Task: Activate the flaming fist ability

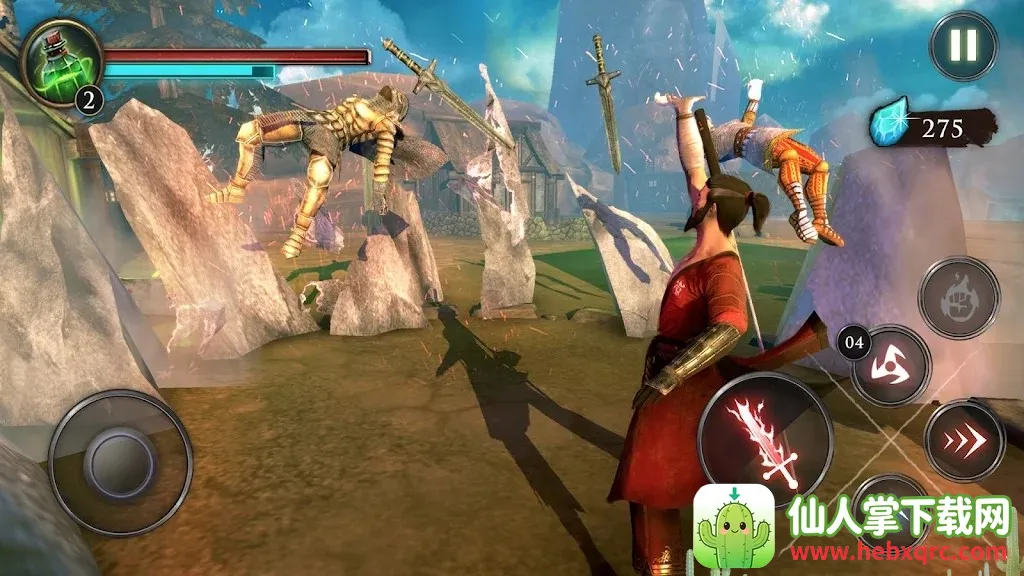Action: (959, 297)
